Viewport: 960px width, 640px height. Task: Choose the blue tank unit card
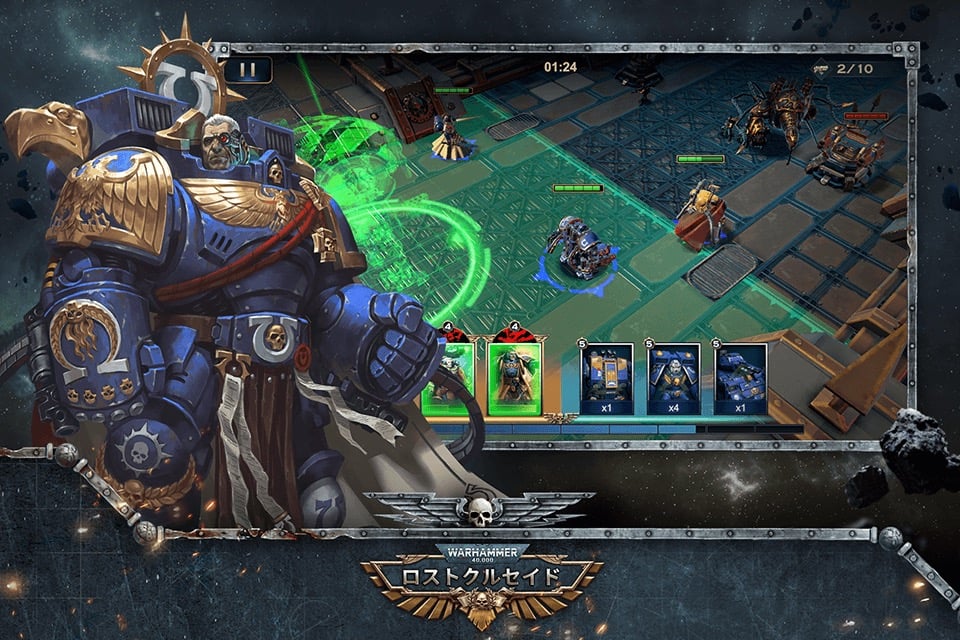click(740, 378)
